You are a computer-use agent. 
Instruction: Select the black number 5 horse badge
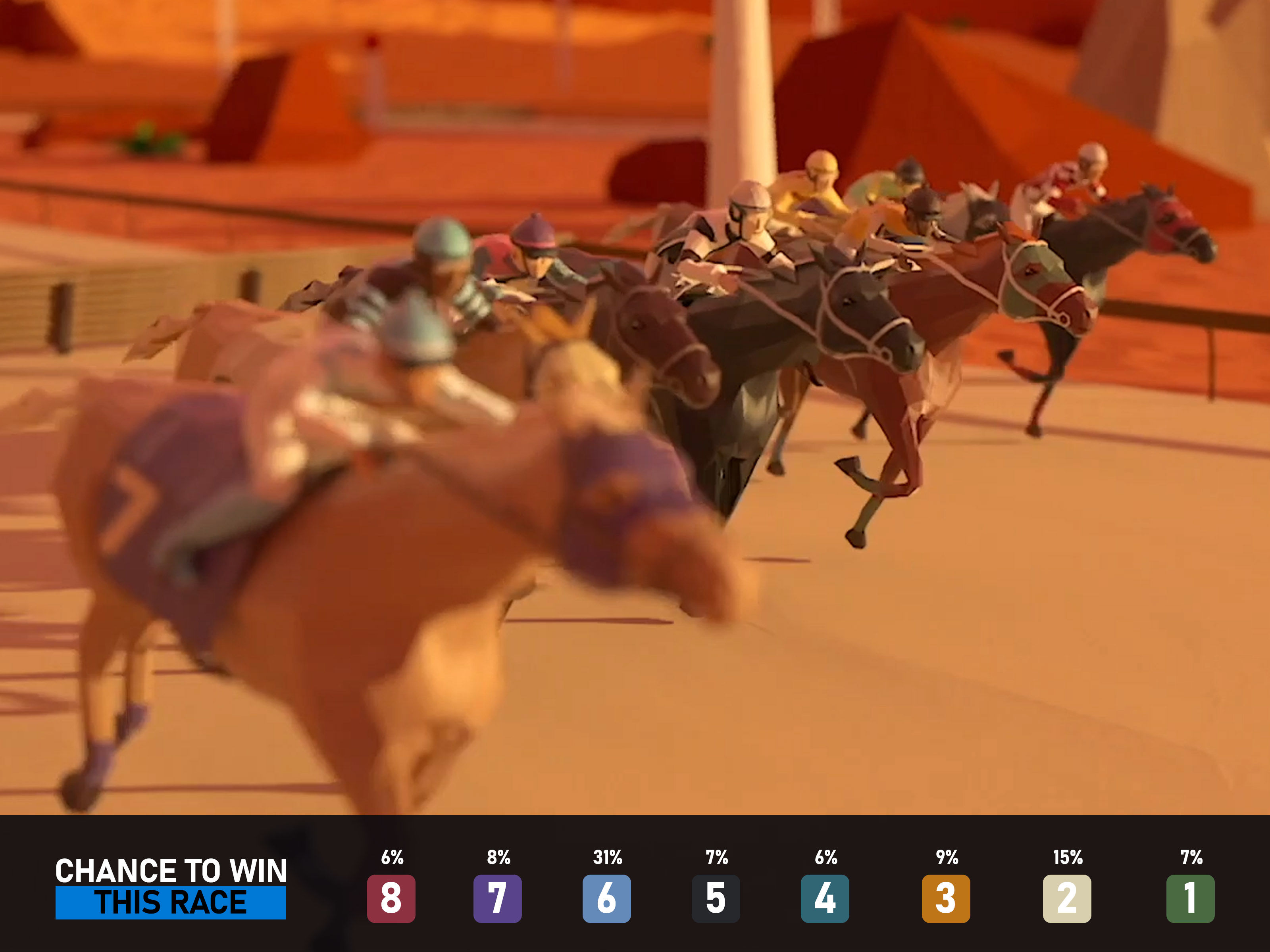(x=716, y=898)
